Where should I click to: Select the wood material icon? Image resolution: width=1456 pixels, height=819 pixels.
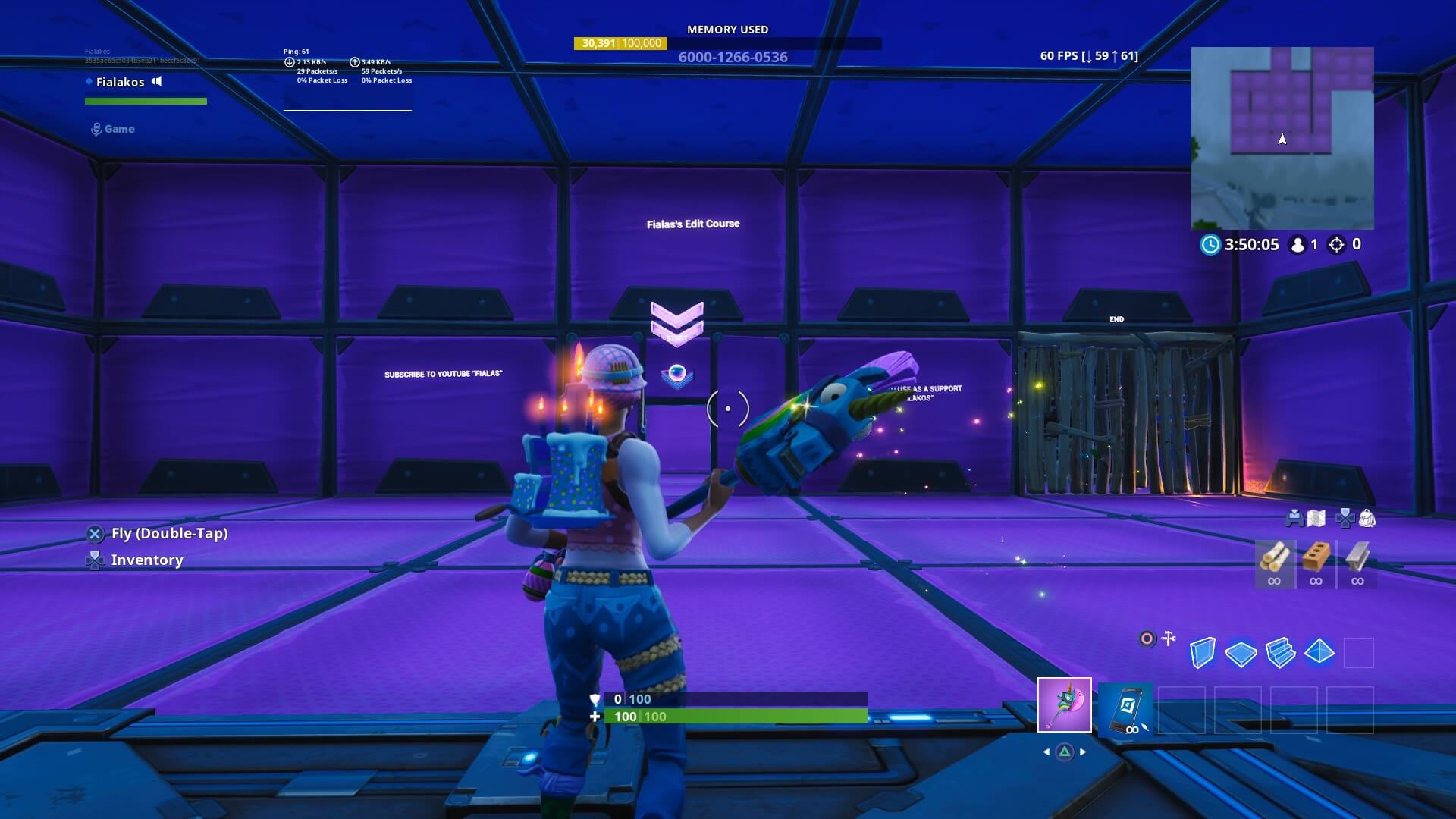1276,561
